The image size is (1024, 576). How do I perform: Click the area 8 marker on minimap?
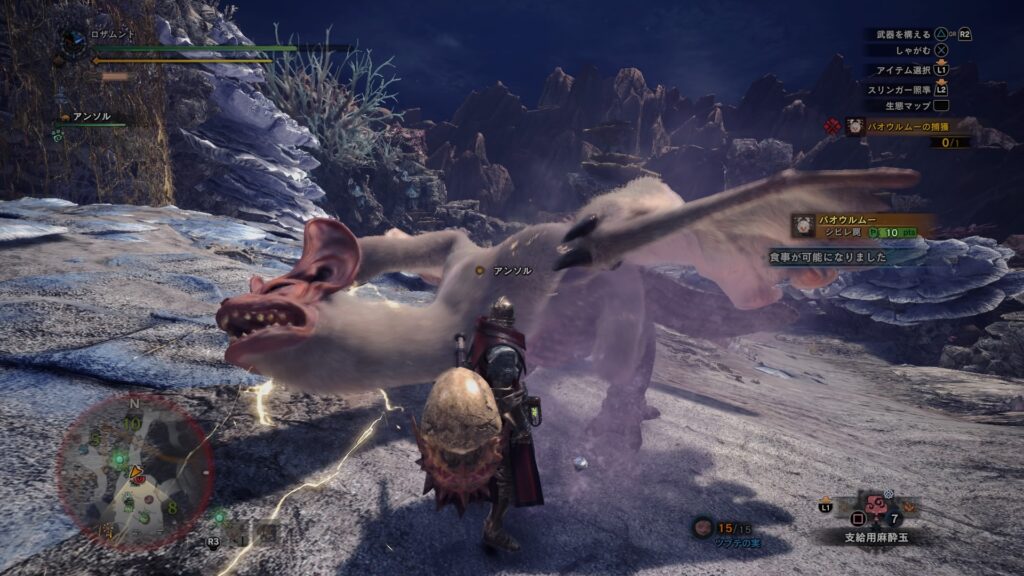point(172,507)
